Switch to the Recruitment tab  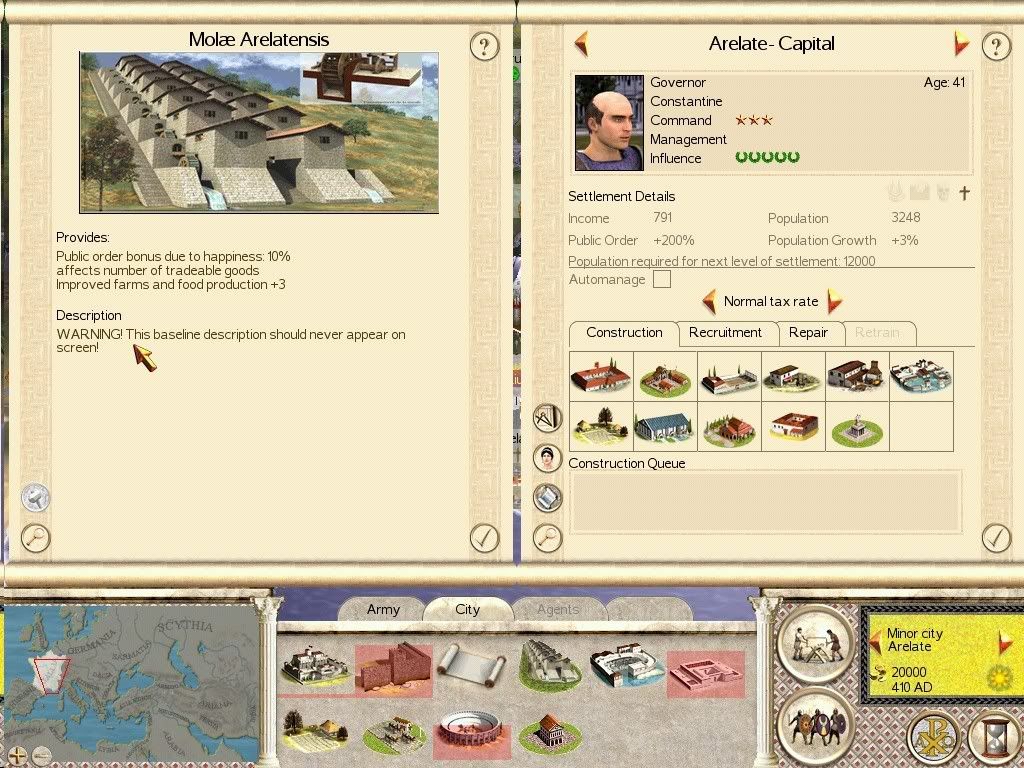click(x=725, y=333)
